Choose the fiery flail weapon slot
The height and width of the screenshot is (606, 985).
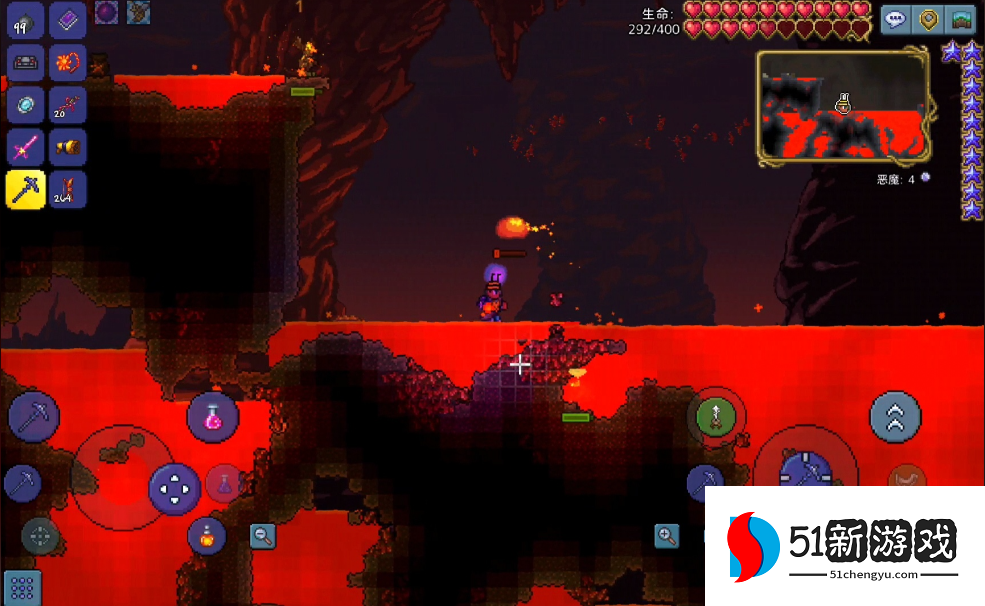pos(68,63)
